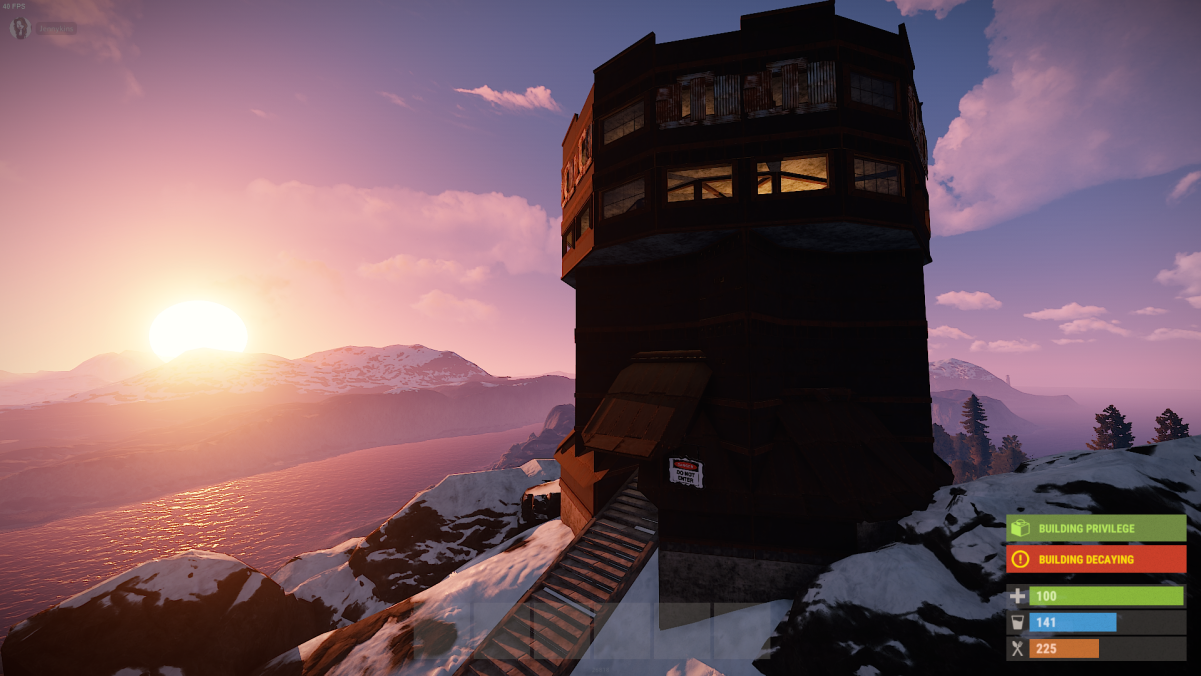Screen dimensions: 1201x676
Task: Click the Jennykins player avatar icon
Action: click(20, 28)
